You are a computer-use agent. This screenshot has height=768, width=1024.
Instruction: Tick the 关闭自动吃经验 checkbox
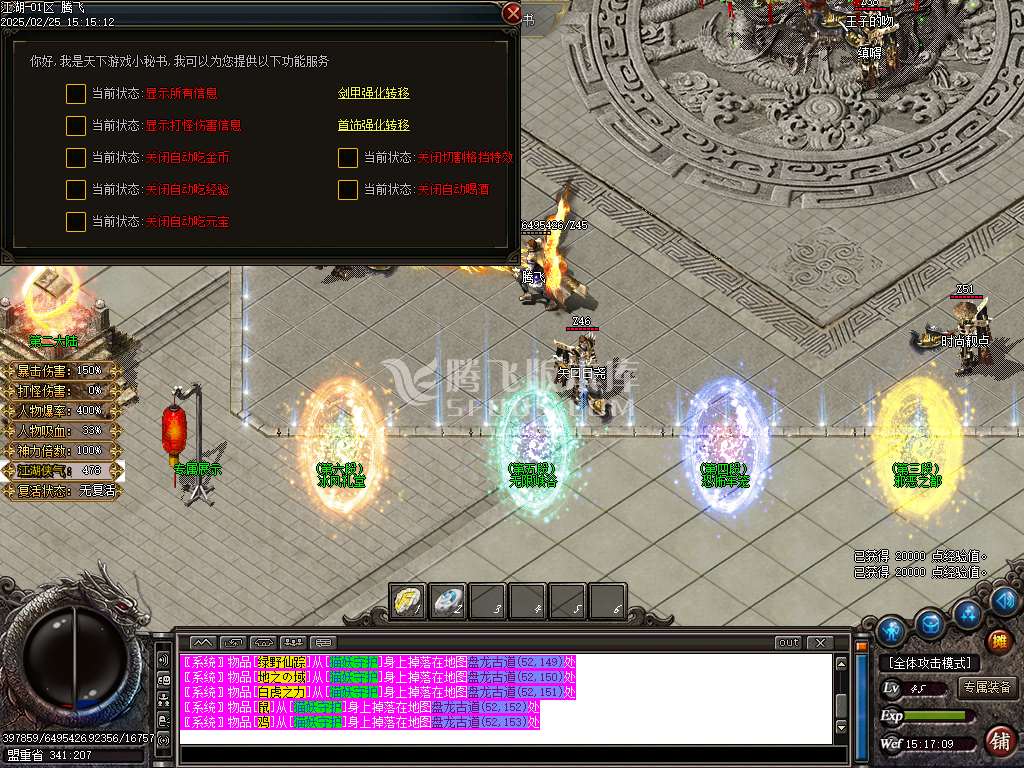click(76, 190)
